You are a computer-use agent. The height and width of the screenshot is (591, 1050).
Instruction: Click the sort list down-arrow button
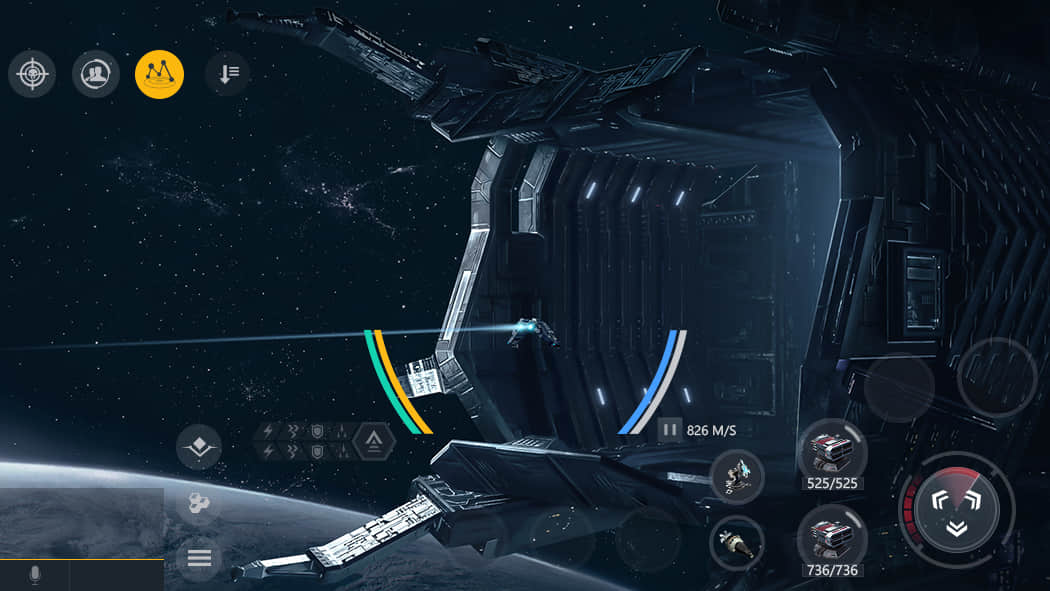tap(228, 74)
